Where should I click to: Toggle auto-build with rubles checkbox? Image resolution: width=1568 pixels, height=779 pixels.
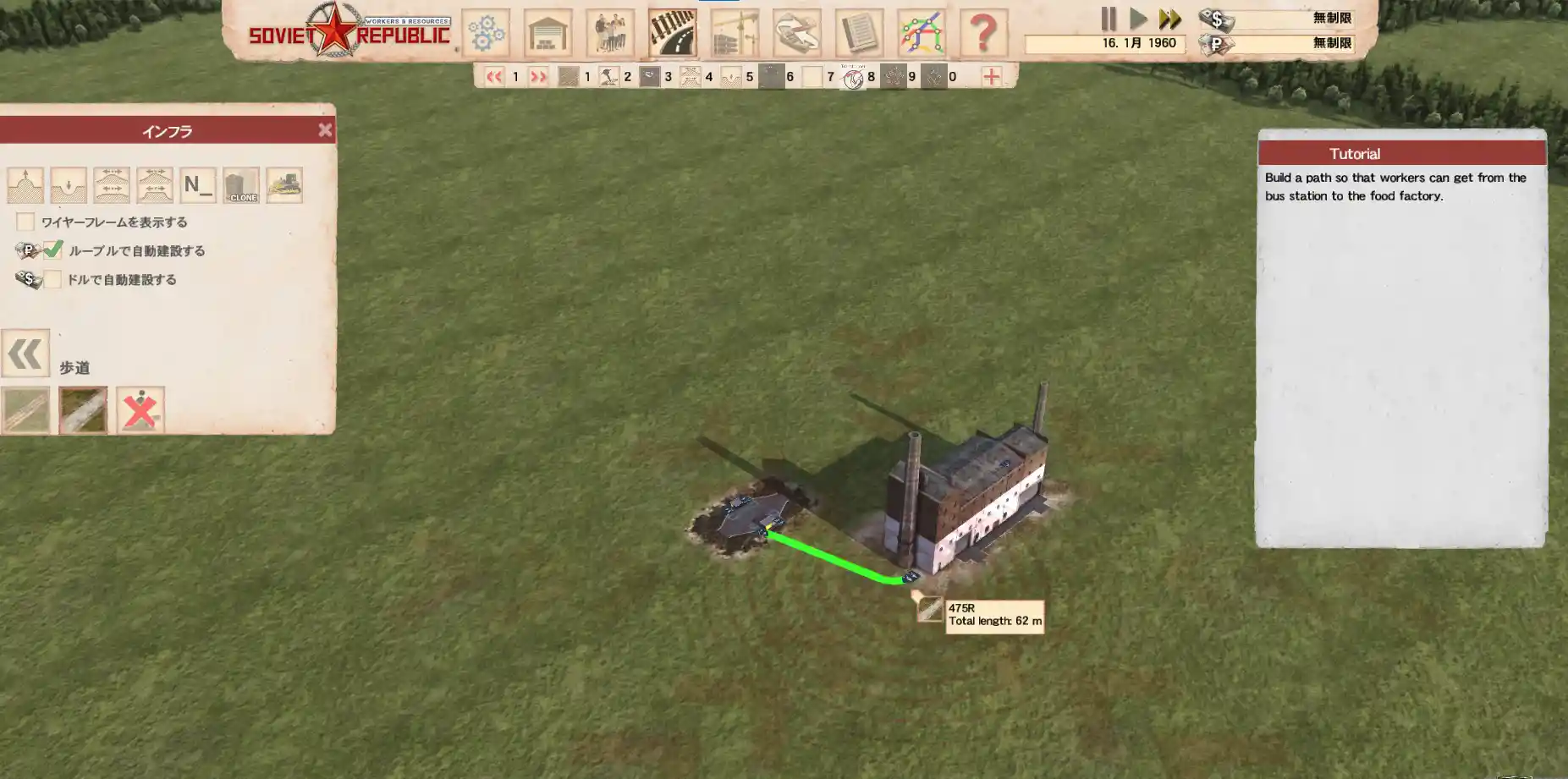click(x=52, y=250)
